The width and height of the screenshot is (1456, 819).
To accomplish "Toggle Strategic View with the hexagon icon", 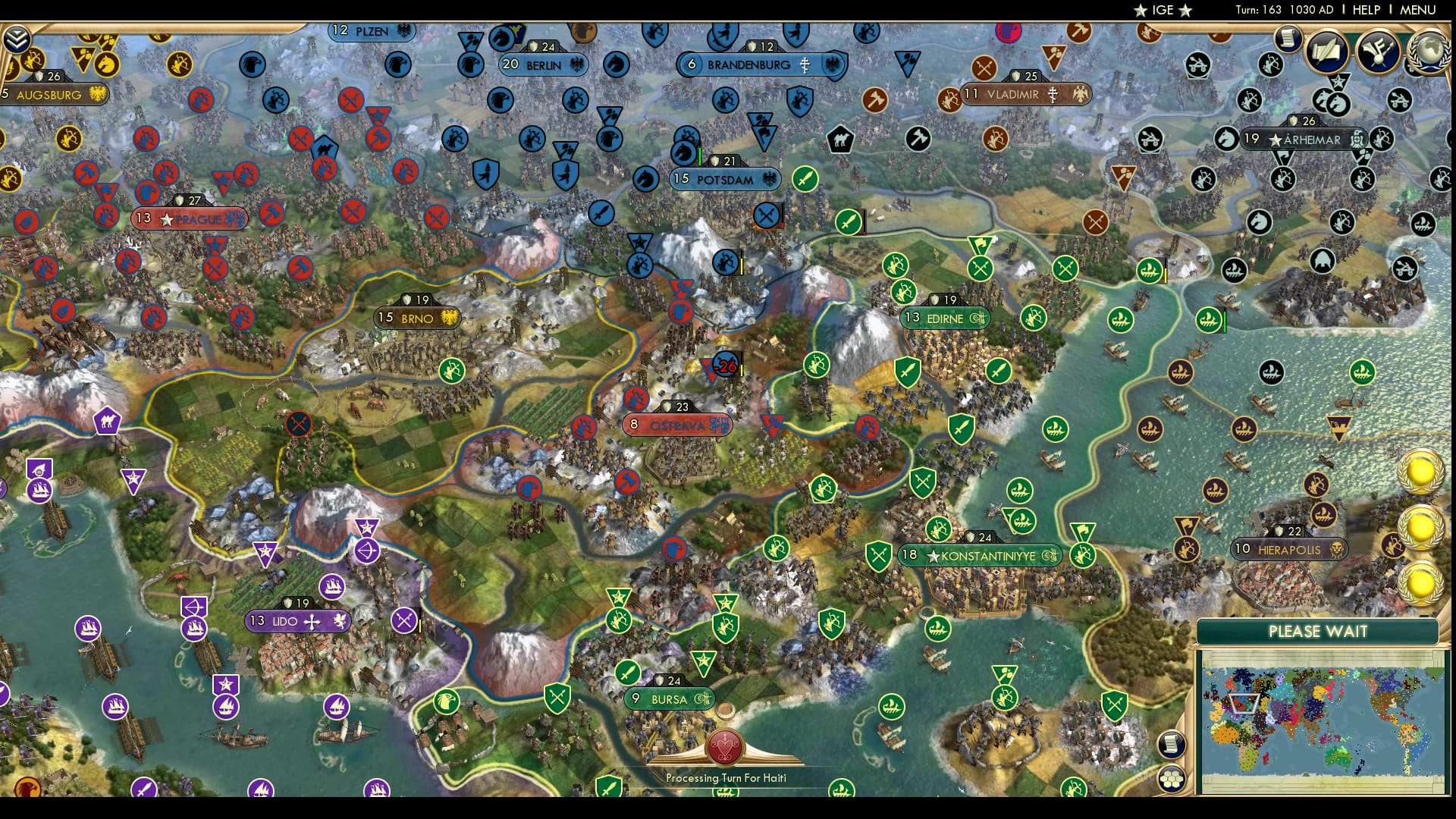I will tap(1172, 777).
